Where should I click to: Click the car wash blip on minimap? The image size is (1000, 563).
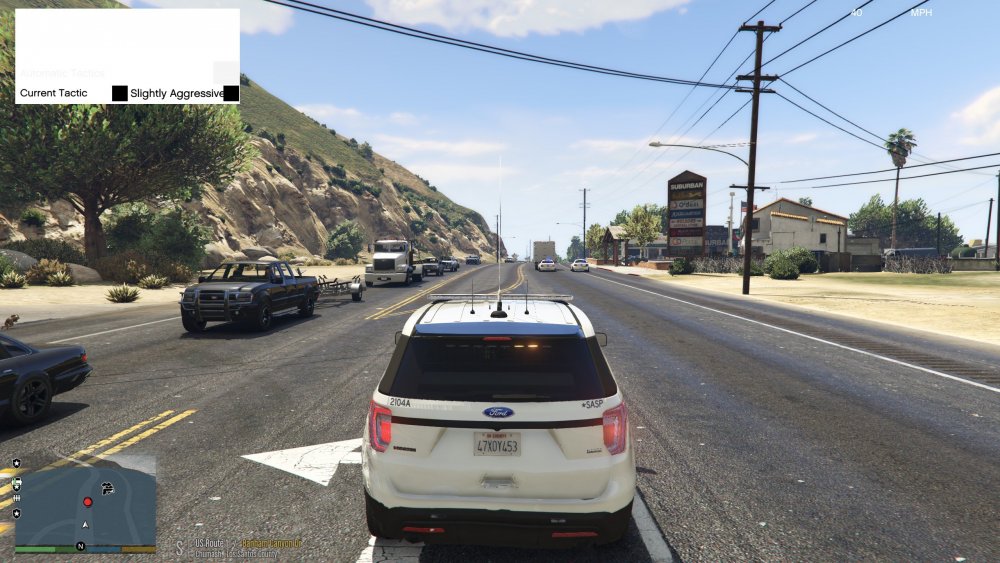click(108, 488)
